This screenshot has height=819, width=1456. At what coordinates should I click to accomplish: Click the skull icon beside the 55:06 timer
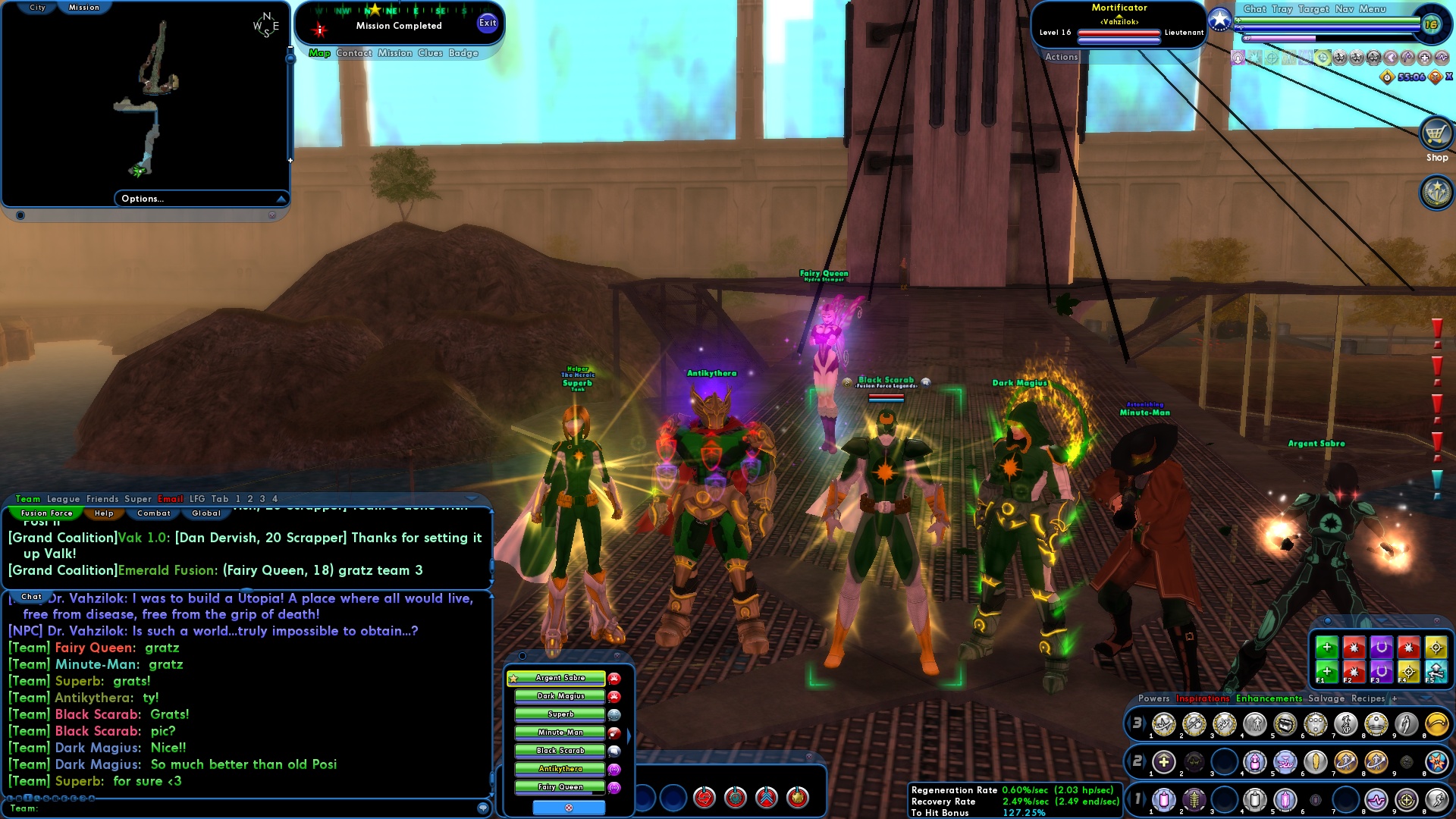[x=1433, y=77]
